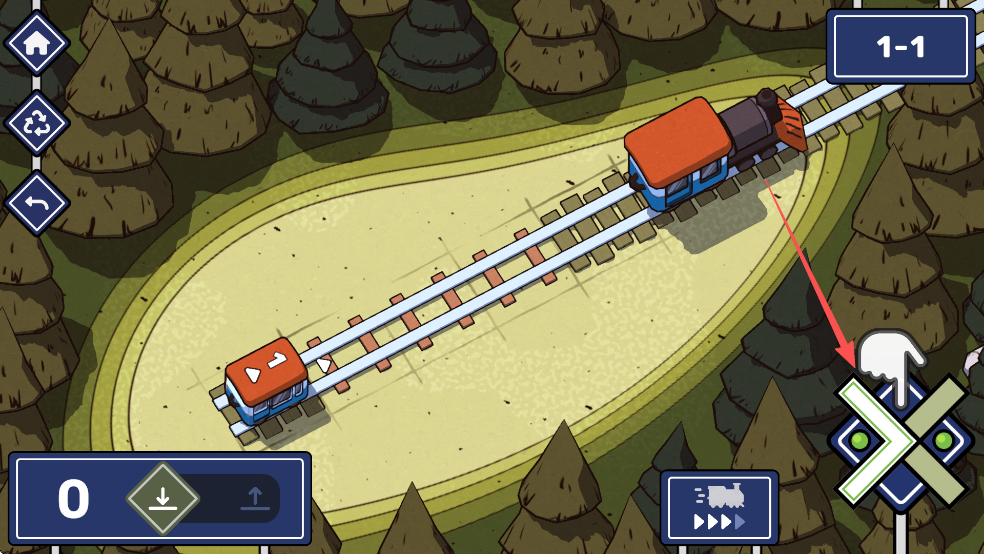The height and width of the screenshot is (554, 984).
Task: Select the pick-up arrow mode
Action: [254, 497]
